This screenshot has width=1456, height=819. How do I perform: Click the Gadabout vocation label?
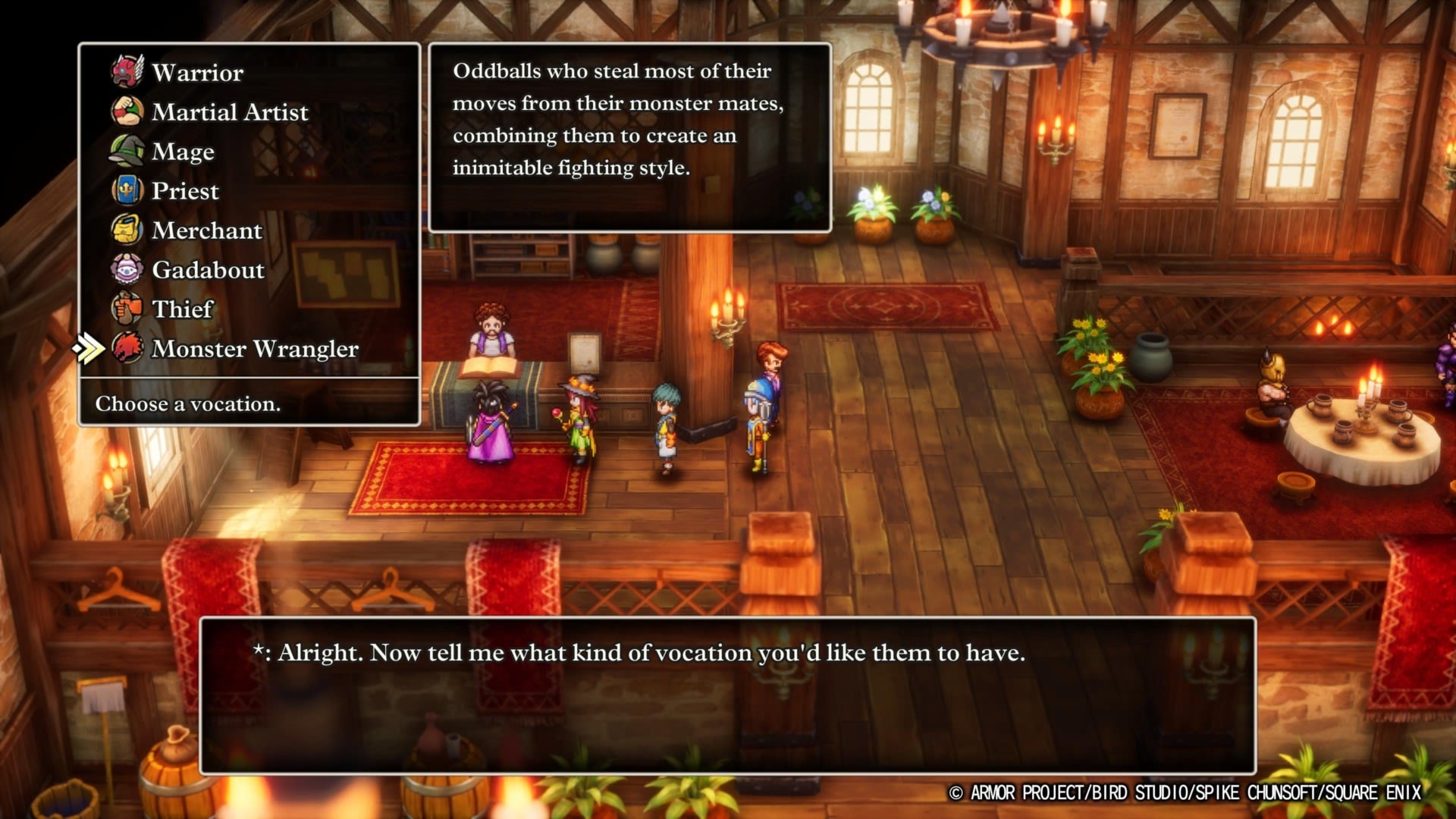pos(207,270)
